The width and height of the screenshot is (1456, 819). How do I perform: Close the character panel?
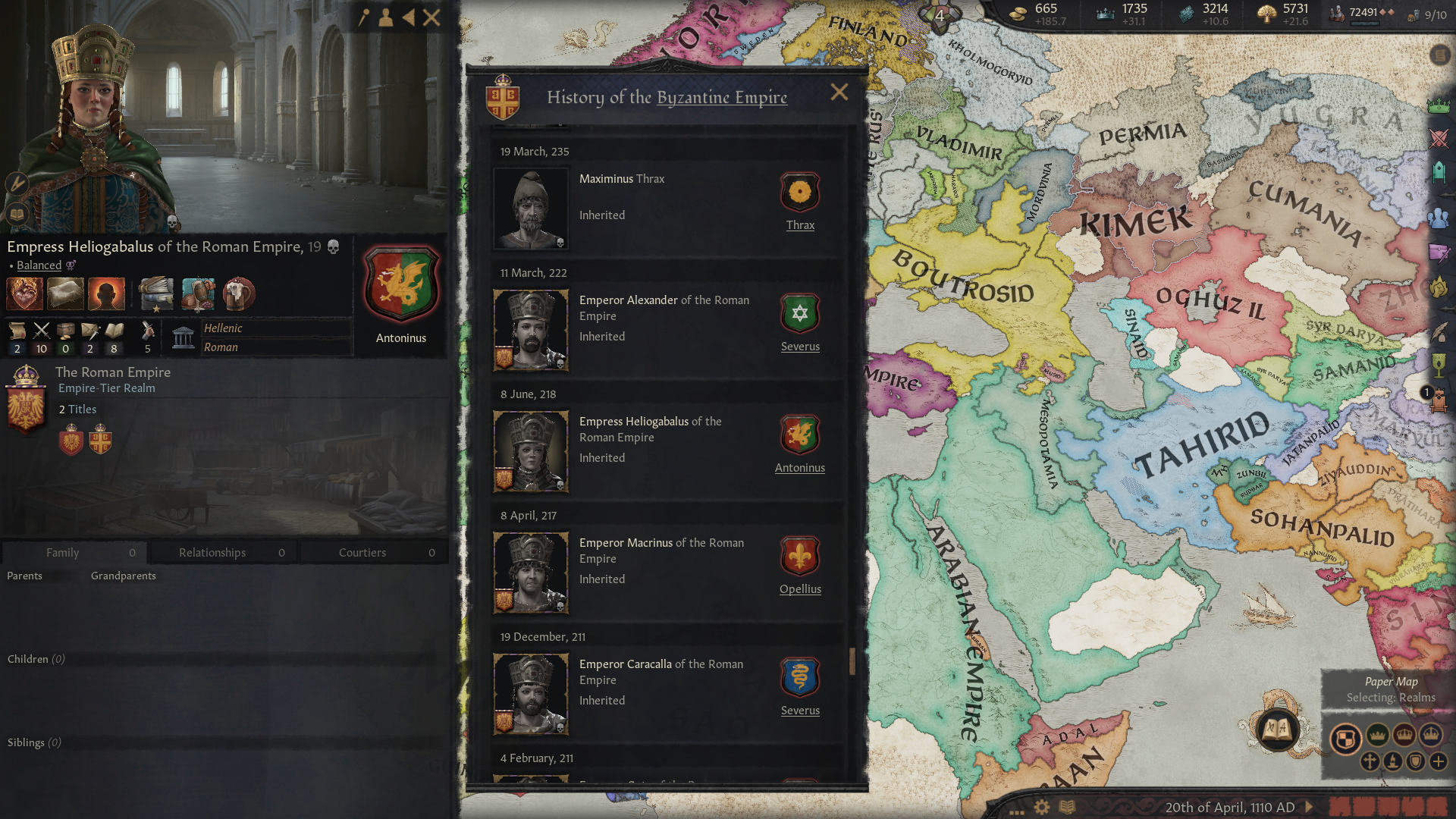pos(431,17)
